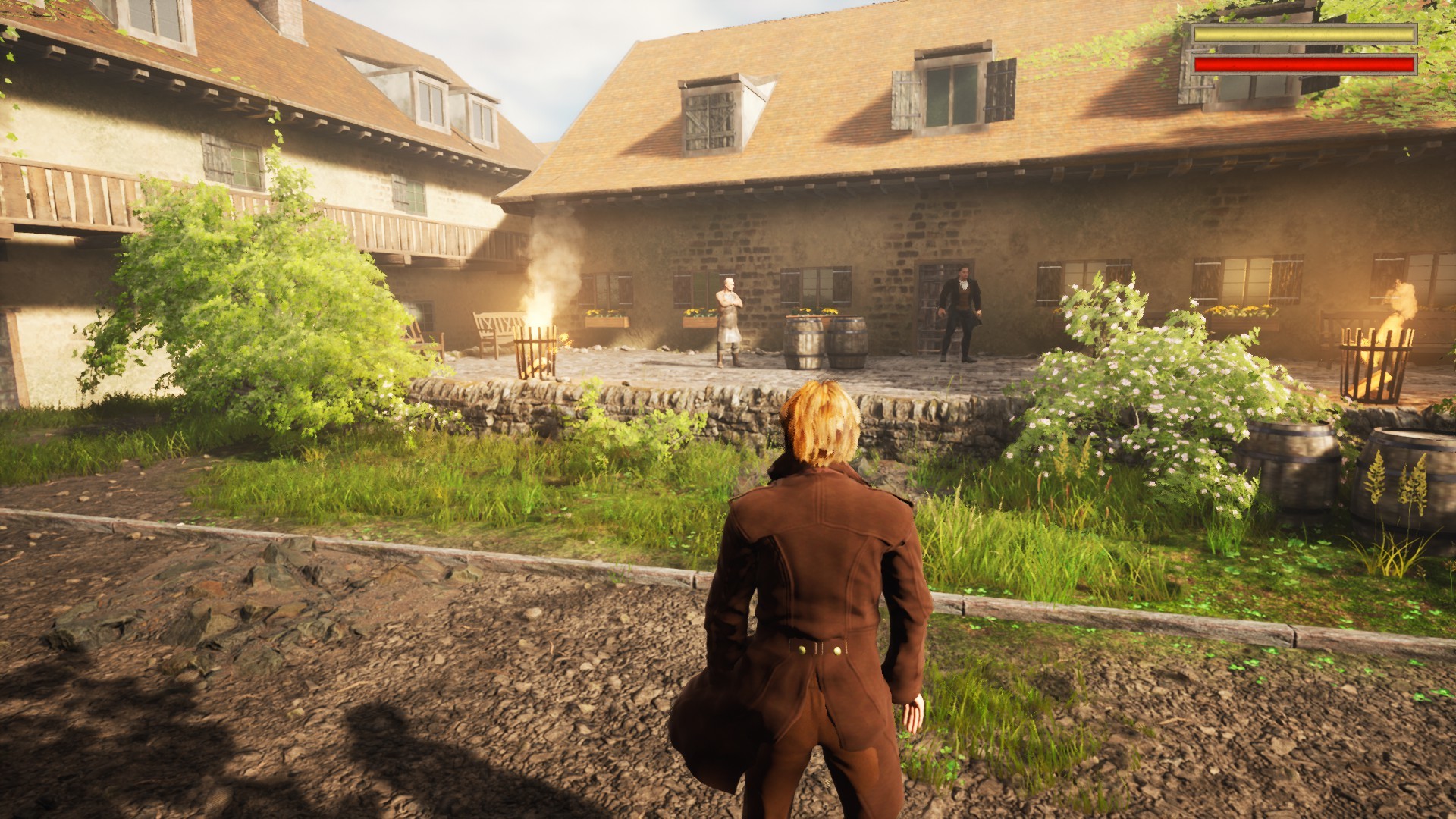Select the NPC in the black coat

point(962,311)
